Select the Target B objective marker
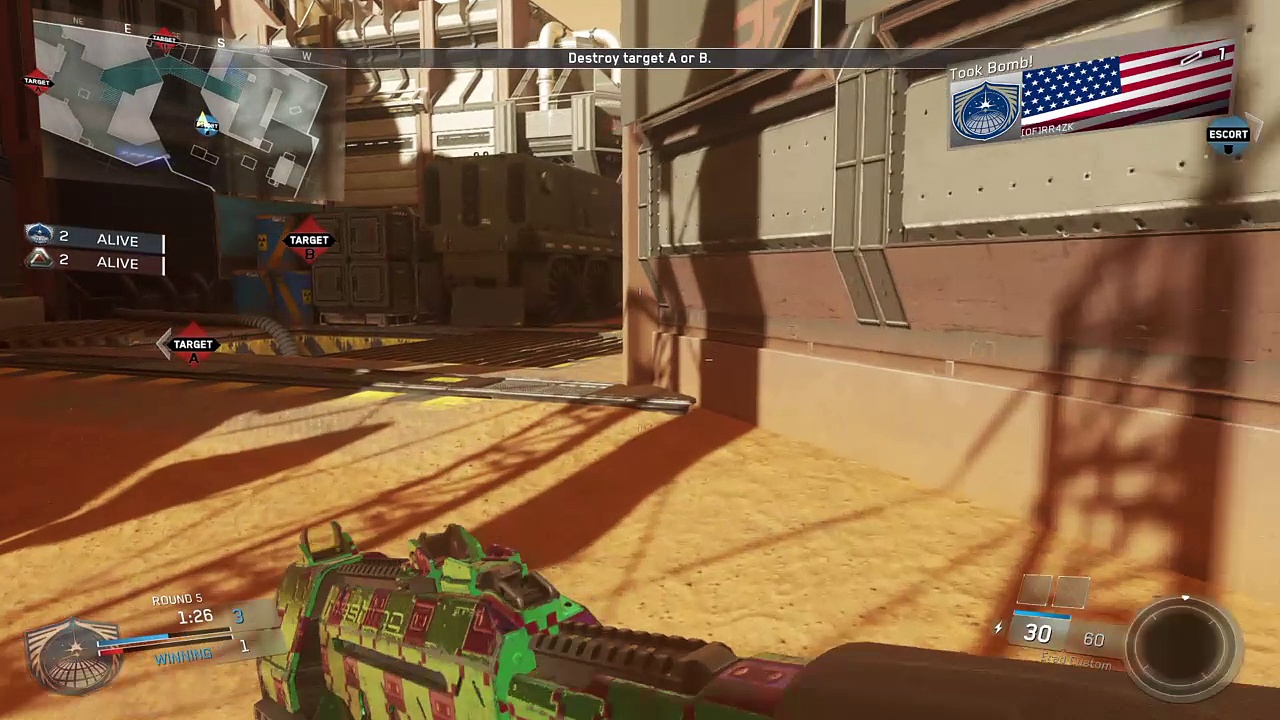This screenshot has width=1280, height=720. point(309,241)
